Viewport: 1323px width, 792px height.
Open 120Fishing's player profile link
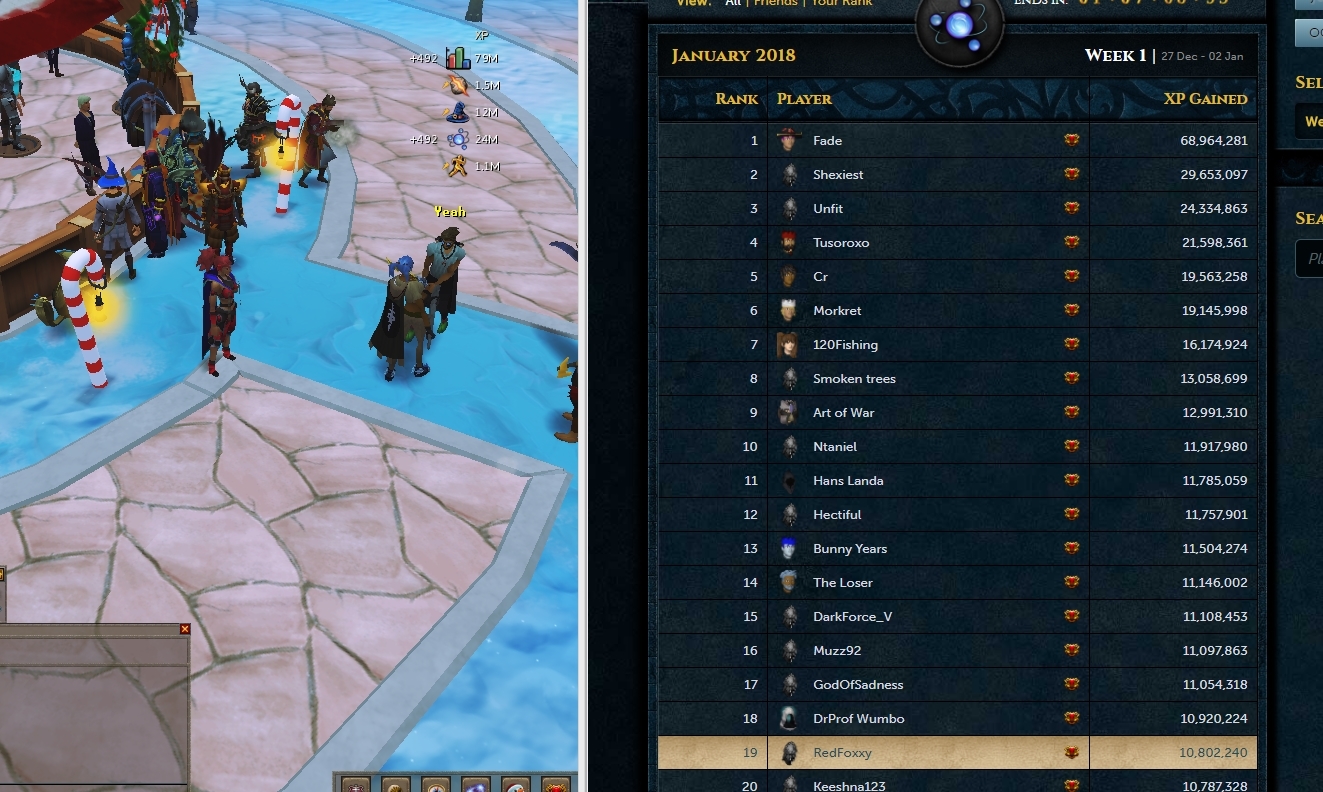pyautogui.click(x=845, y=344)
